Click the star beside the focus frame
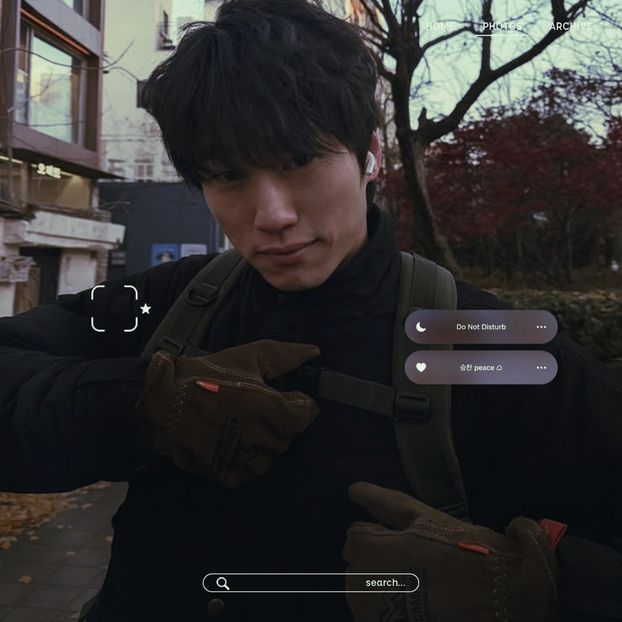 (146, 309)
